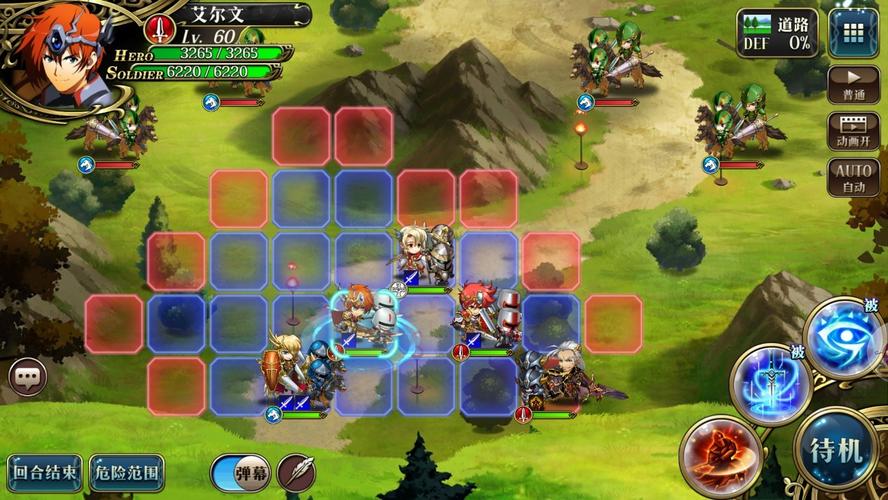Toggle the 弹幕 comment switch
Image resolution: width=888 pixels, height=500 pixels.
[241, 472]
